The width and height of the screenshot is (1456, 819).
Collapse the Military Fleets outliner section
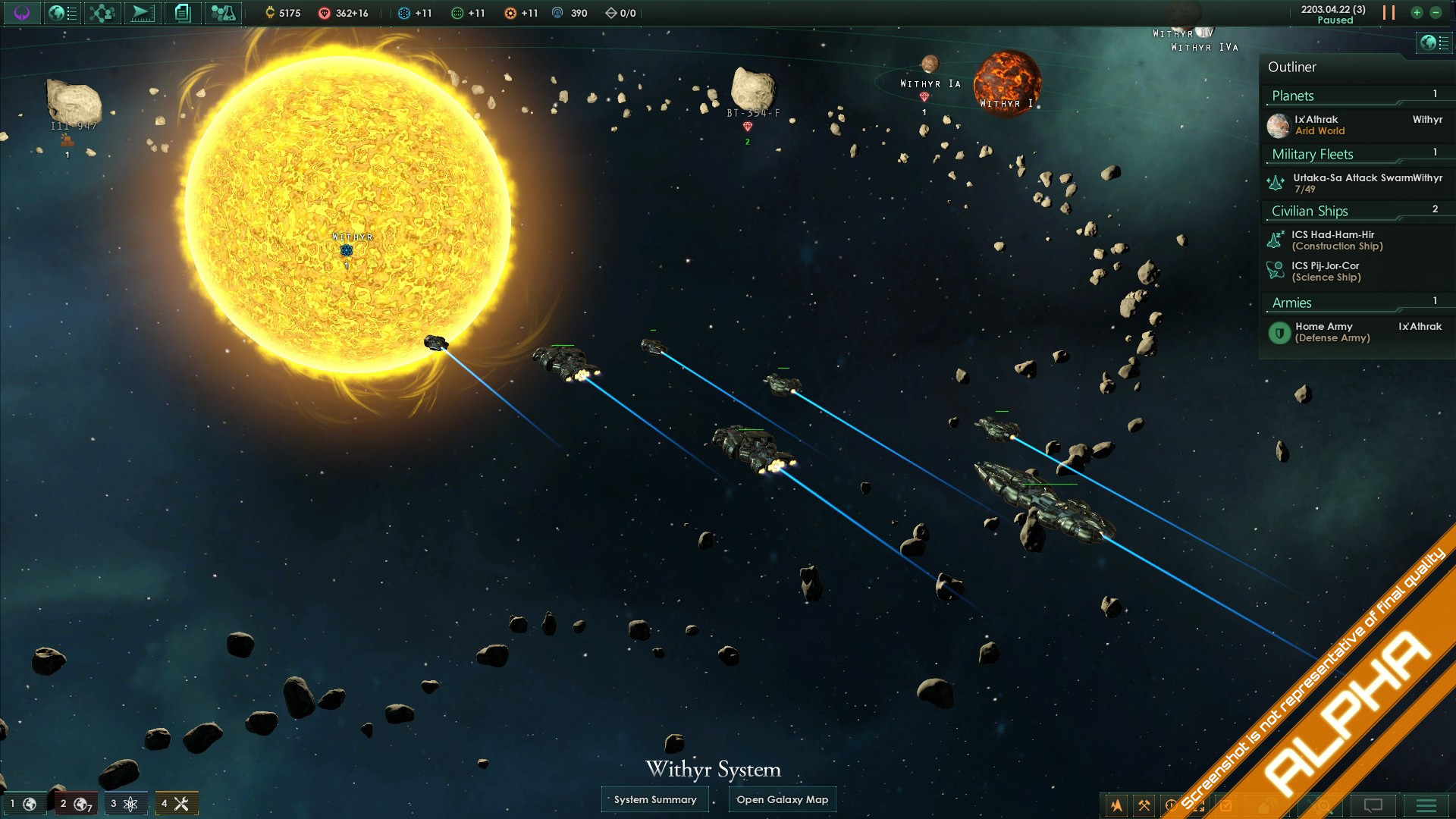1313,154
